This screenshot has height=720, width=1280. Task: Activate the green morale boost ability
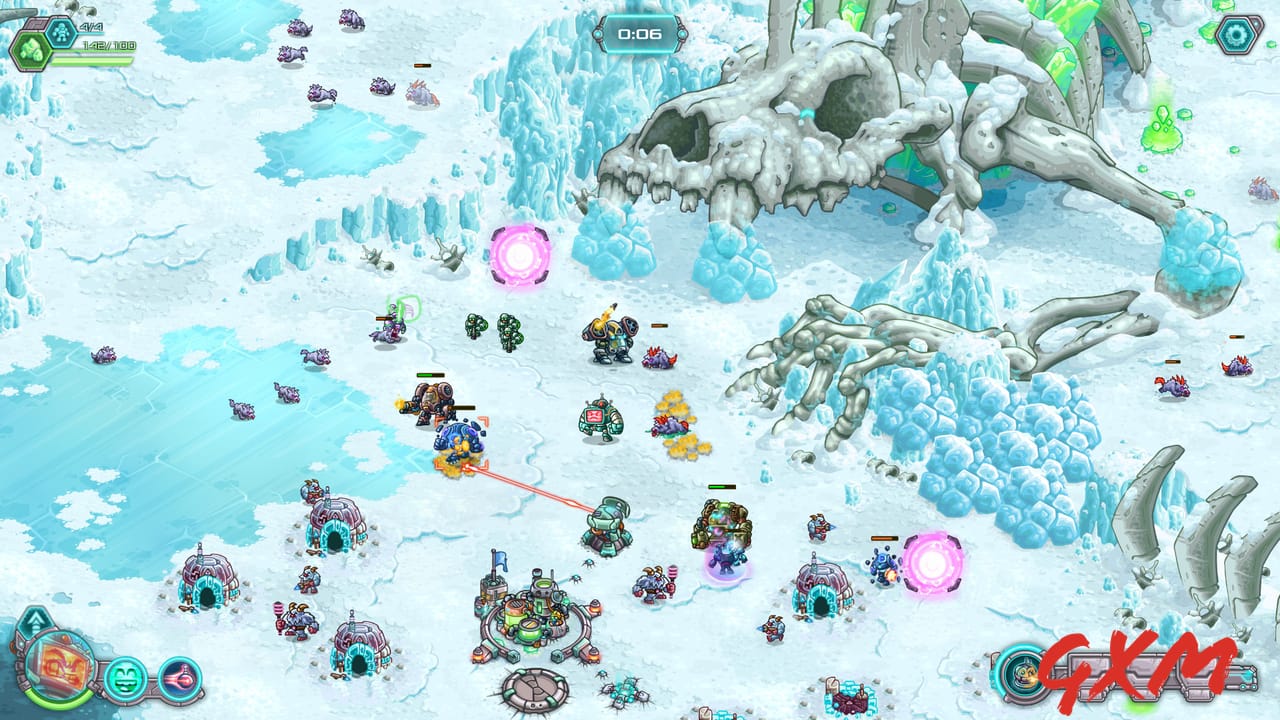[x=124, y=678]
